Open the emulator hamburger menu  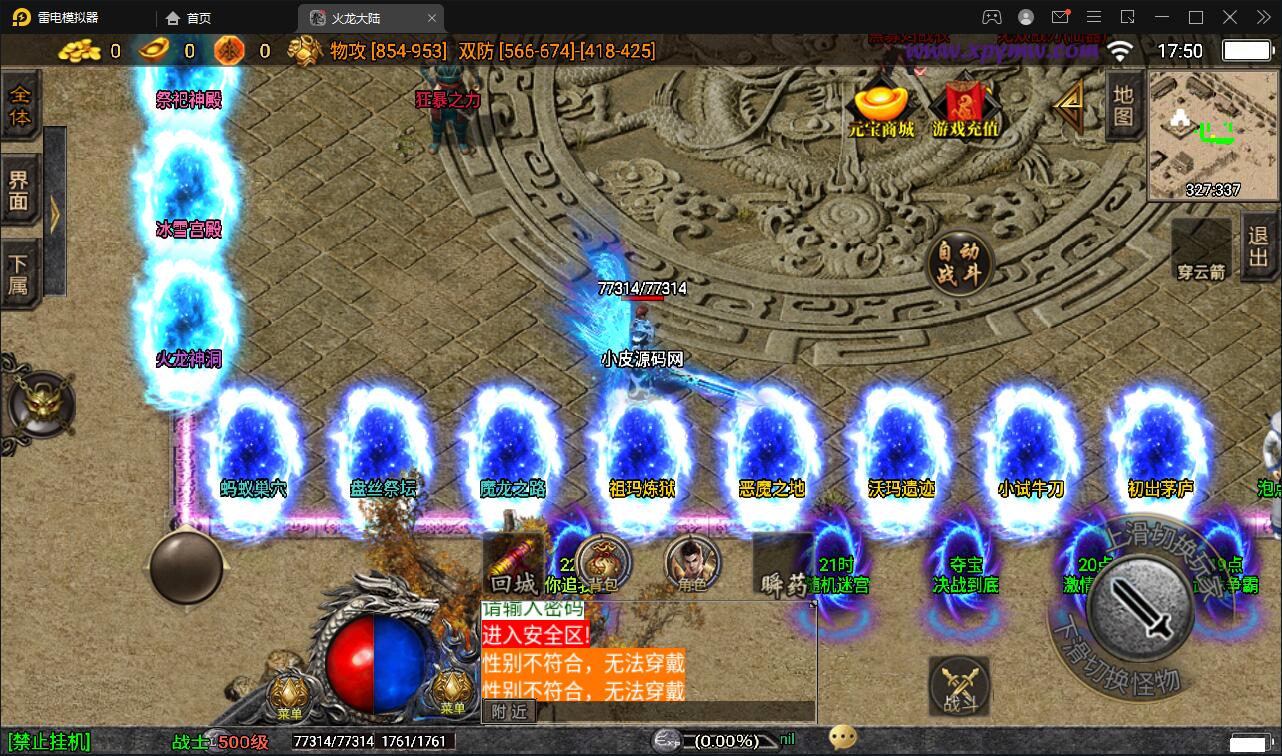[x=1093, y=17]
